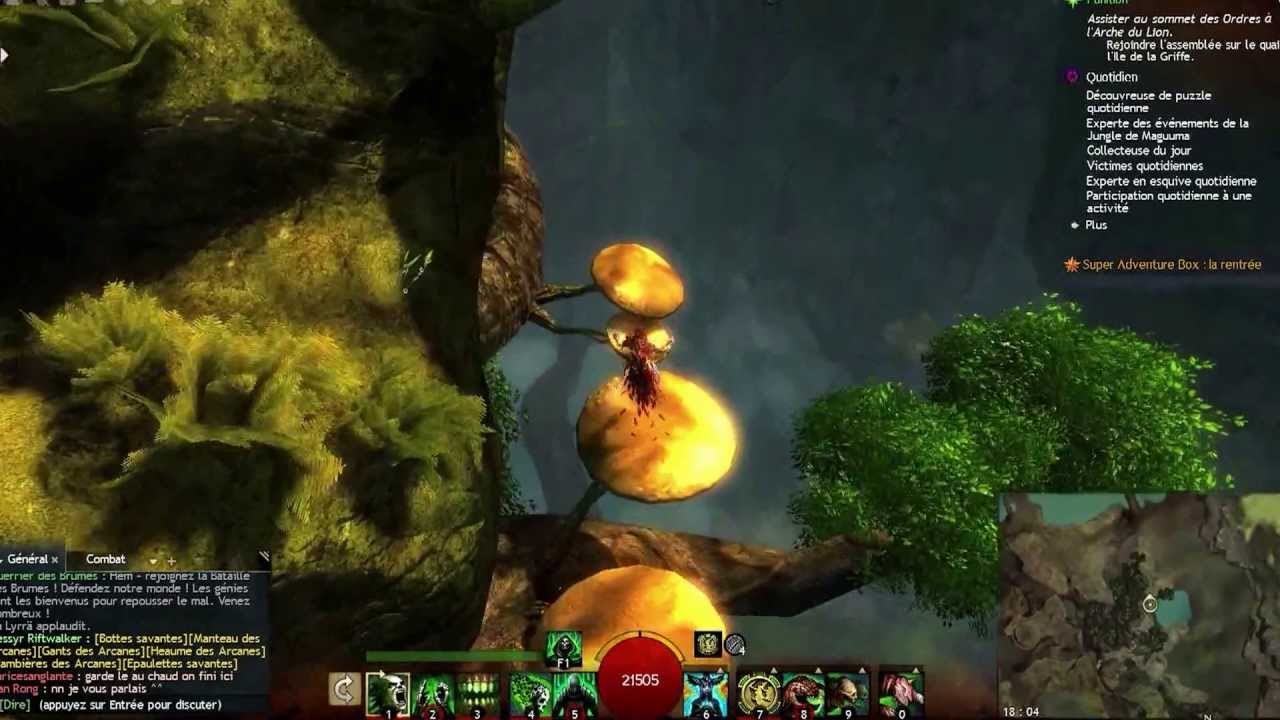Use skill 1 on the skill bar

pos(390,690)
